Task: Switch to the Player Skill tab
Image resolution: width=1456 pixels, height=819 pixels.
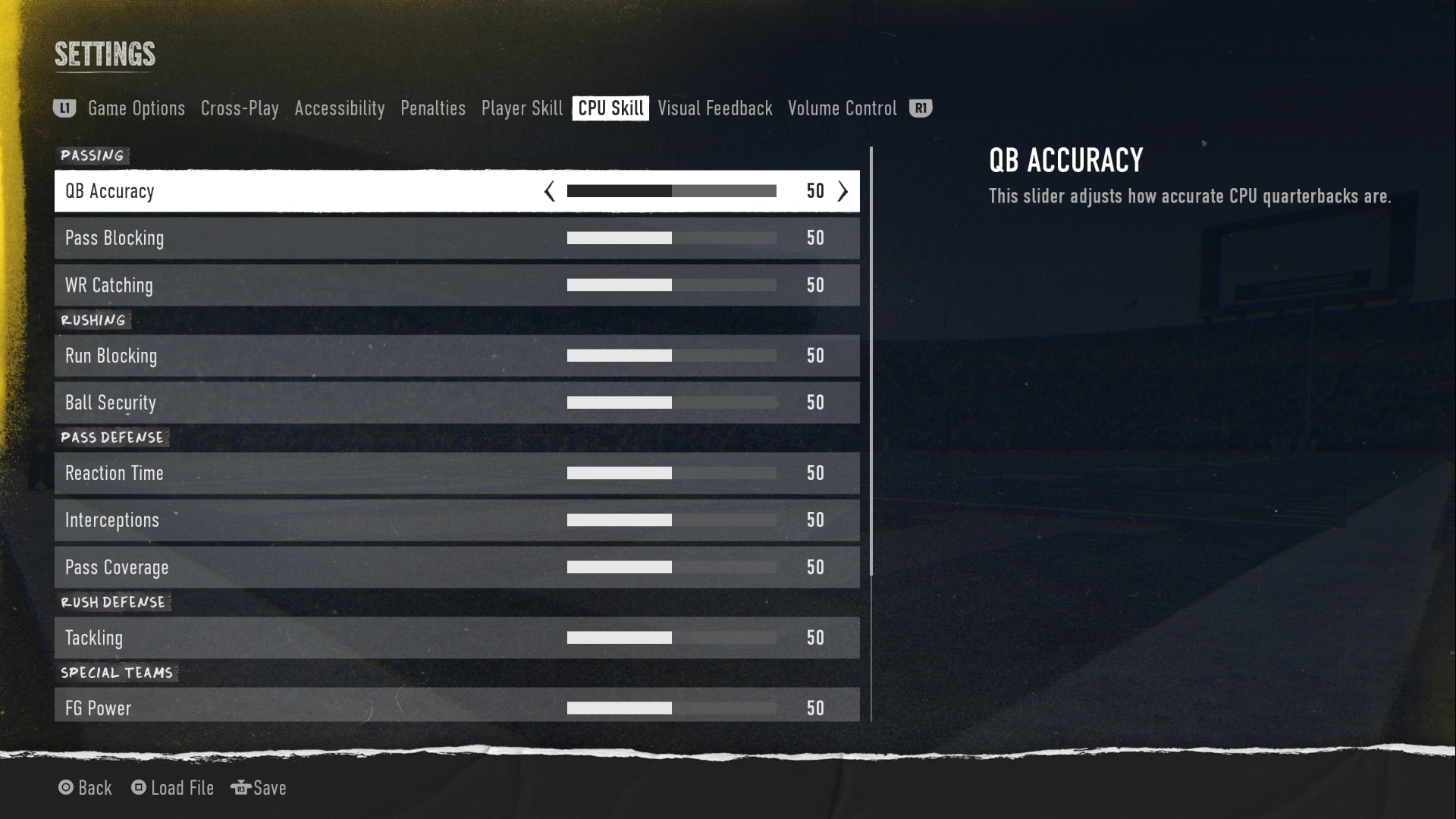Action: point(521,108)
